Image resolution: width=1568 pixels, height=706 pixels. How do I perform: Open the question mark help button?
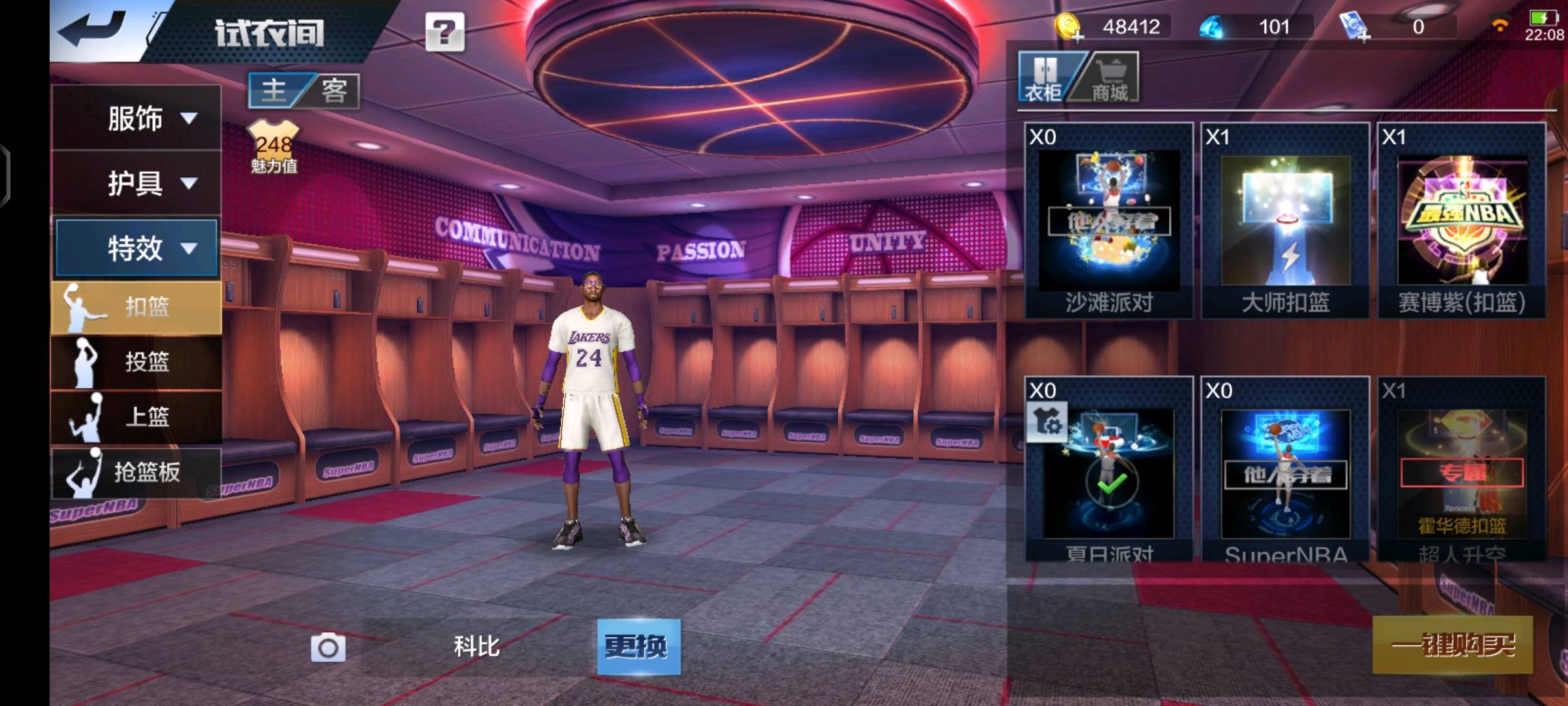444,31
